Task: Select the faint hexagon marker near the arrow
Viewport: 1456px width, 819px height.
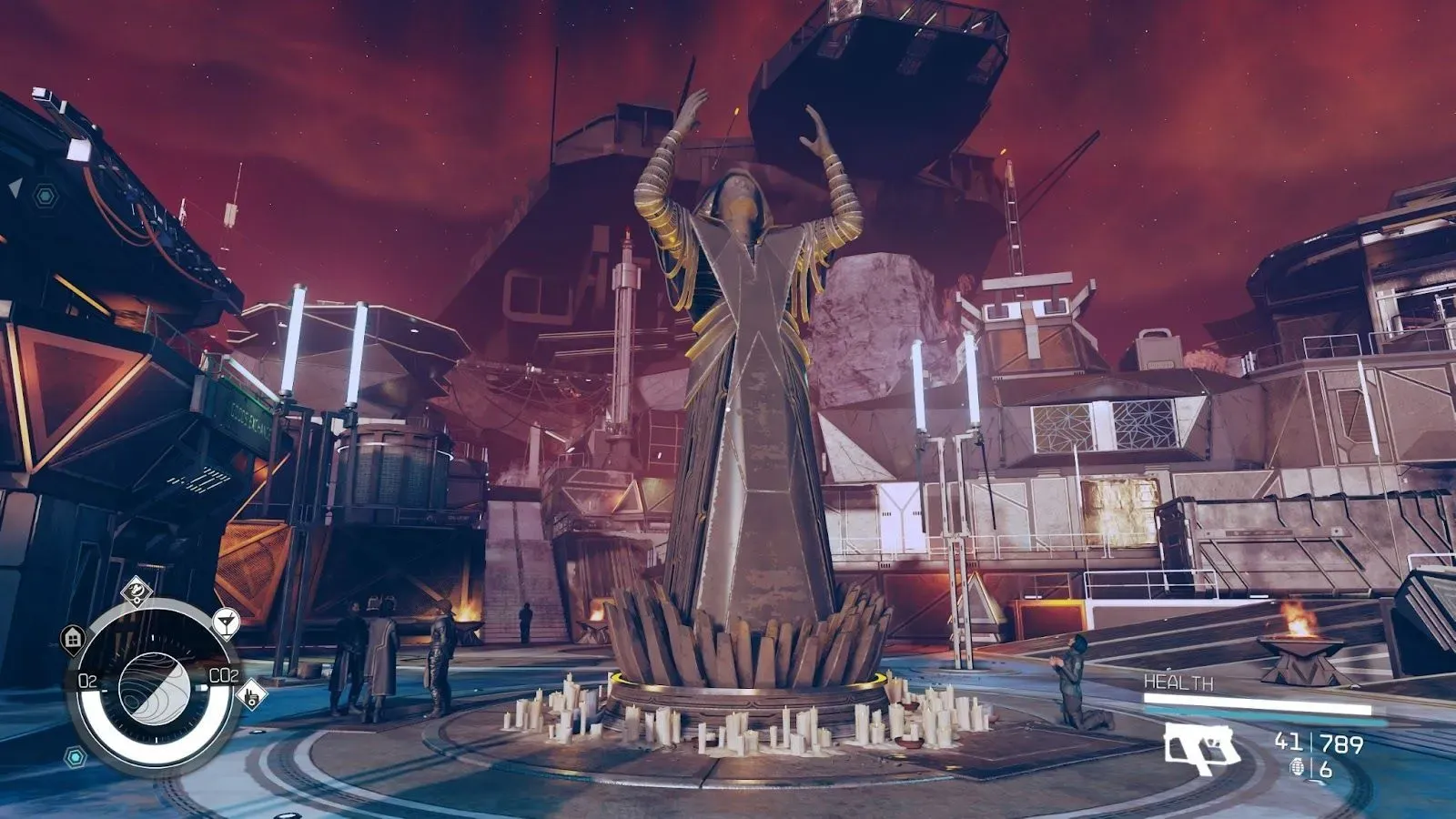Action: tap(43, 195)
